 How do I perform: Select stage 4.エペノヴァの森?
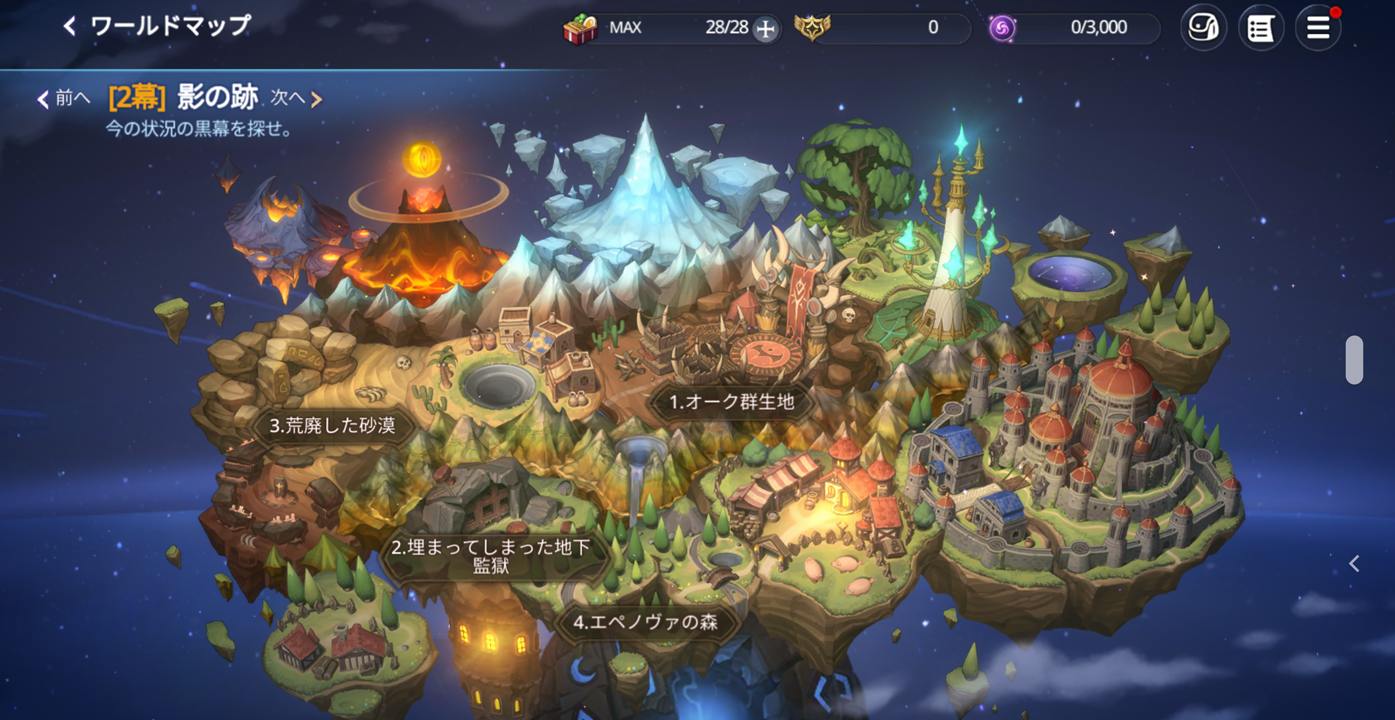click(645, 622)
